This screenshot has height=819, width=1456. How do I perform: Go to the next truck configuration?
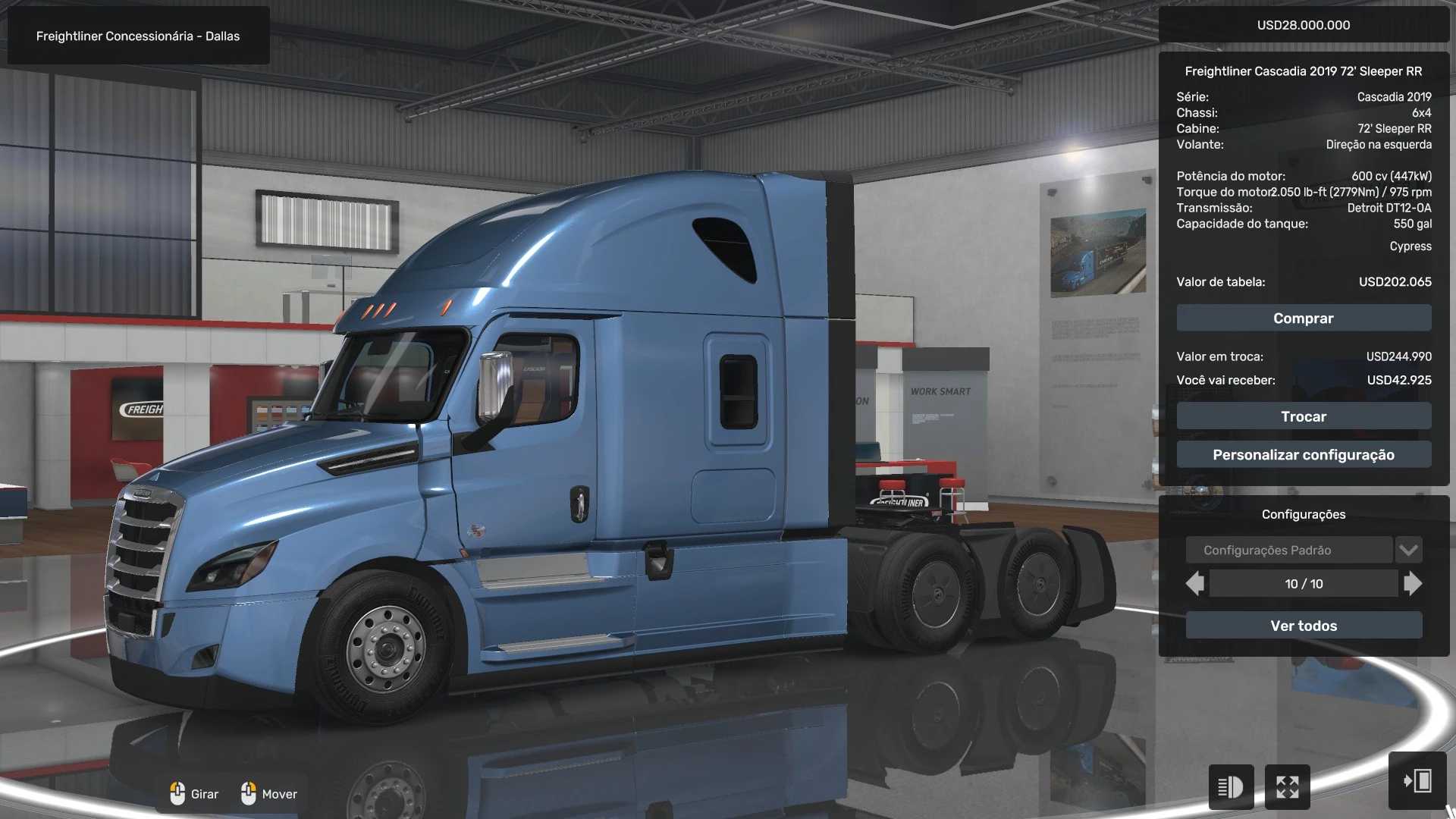1412,584
